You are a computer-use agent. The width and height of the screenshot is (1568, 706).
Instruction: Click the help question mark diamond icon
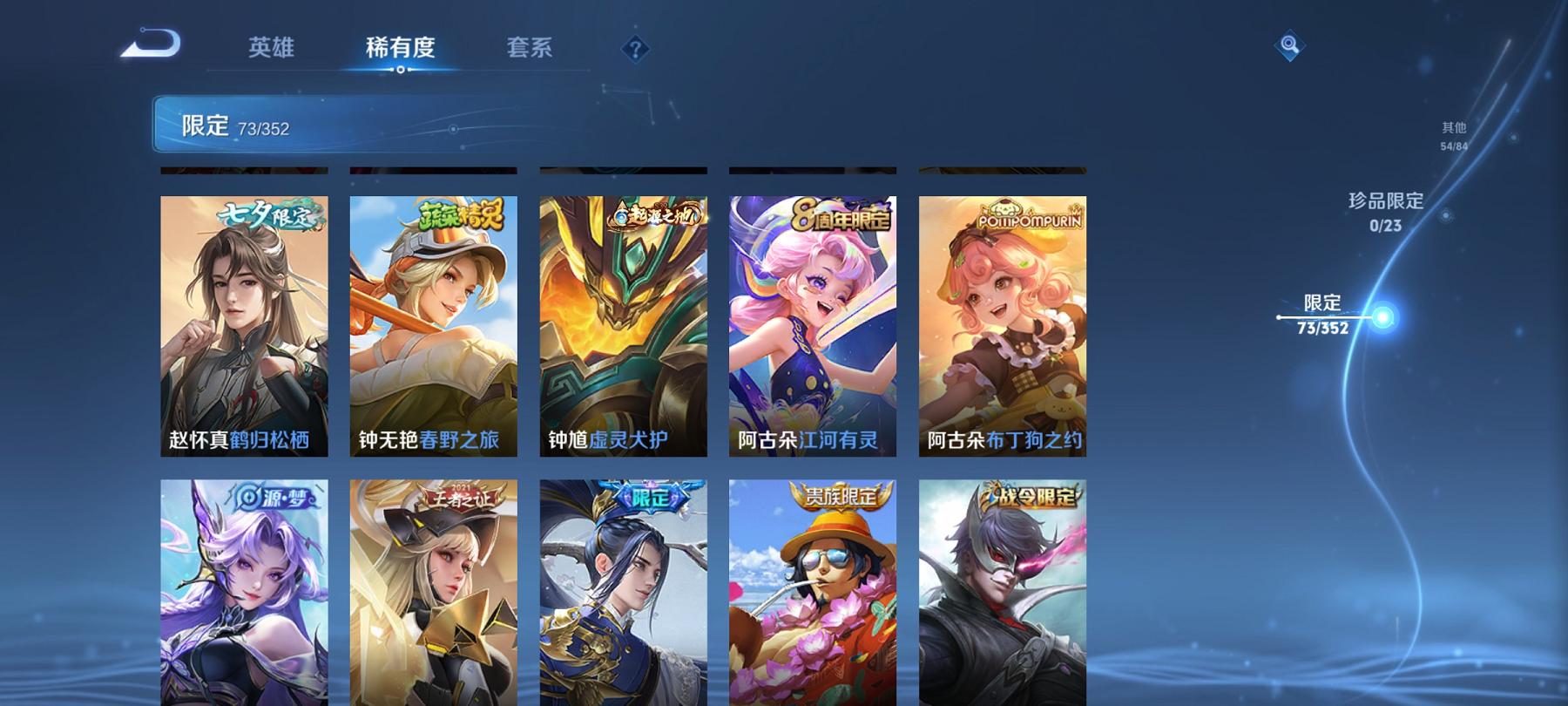pos(633,49)
